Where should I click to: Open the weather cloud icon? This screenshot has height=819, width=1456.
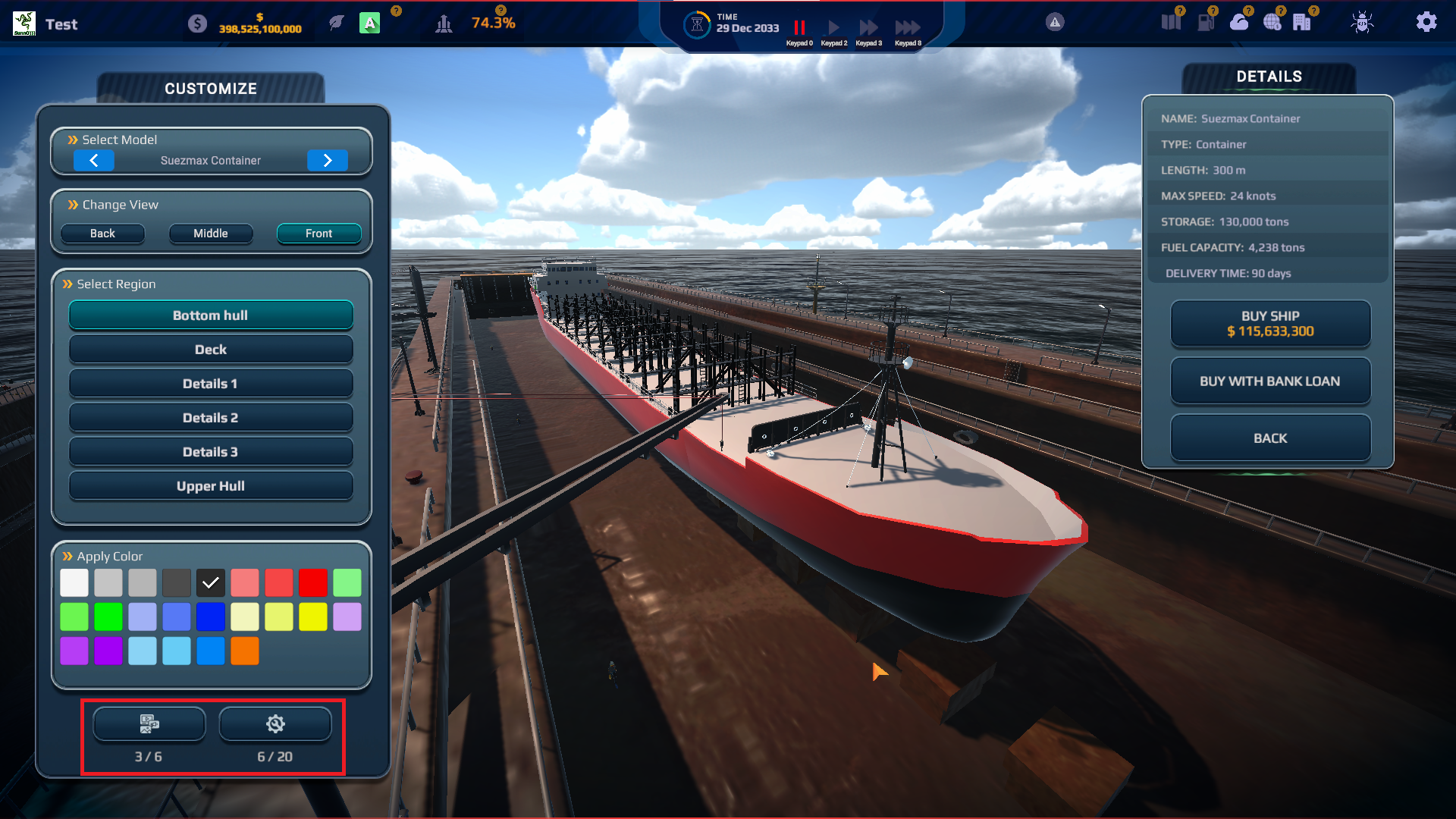pos(1241,22)
